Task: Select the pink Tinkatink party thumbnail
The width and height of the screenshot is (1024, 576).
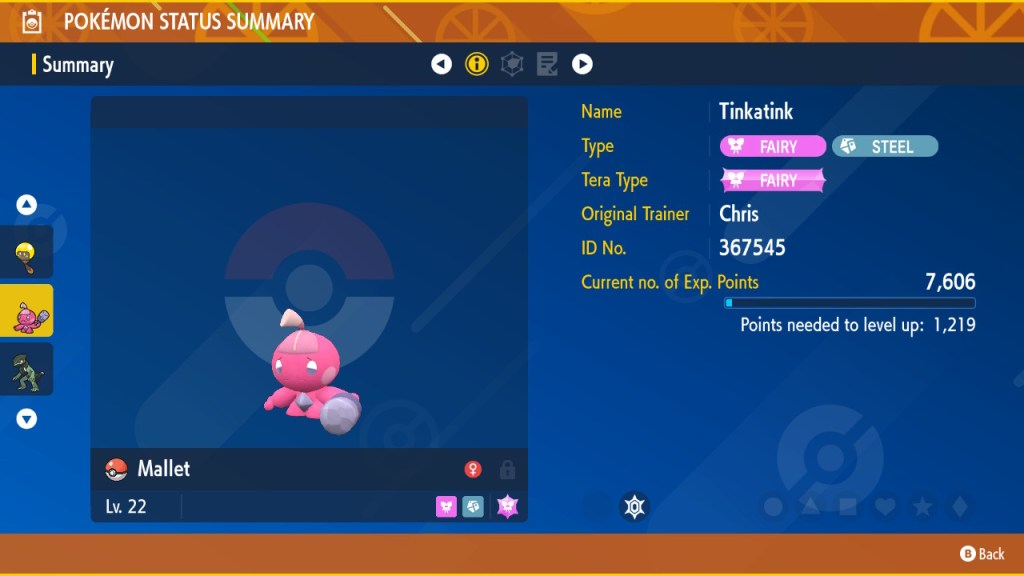Action: coord(27,311)
